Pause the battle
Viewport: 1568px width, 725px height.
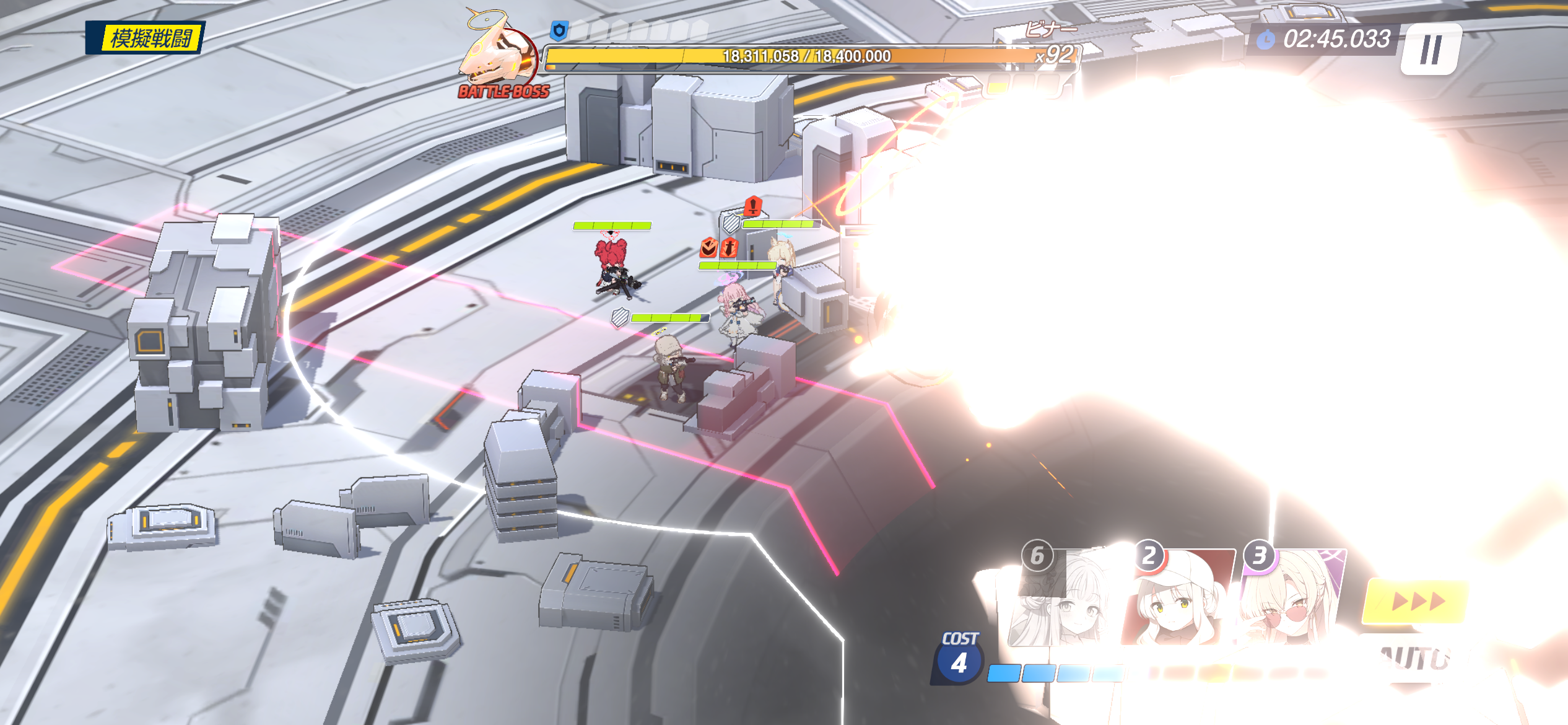coord(1431,50)
